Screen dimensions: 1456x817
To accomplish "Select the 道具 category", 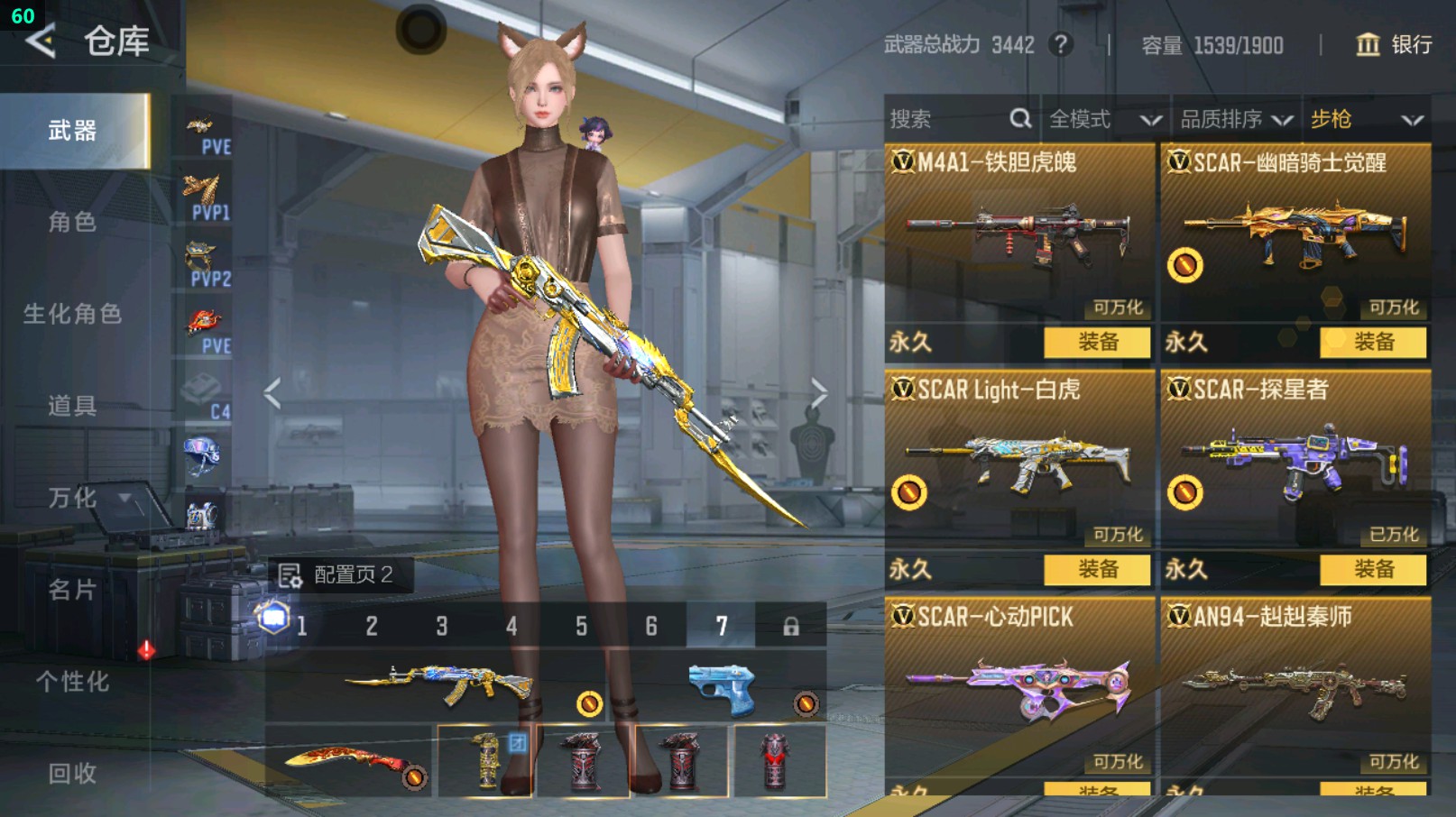I will pyautogui.click(x=72, y=406).
